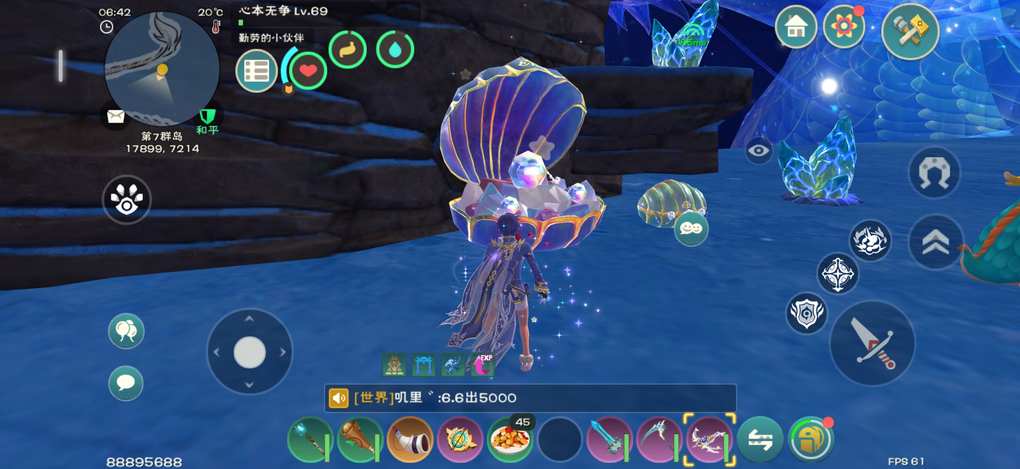
Task: Open the balloon emote button
Action: click(x=126, y=331)
